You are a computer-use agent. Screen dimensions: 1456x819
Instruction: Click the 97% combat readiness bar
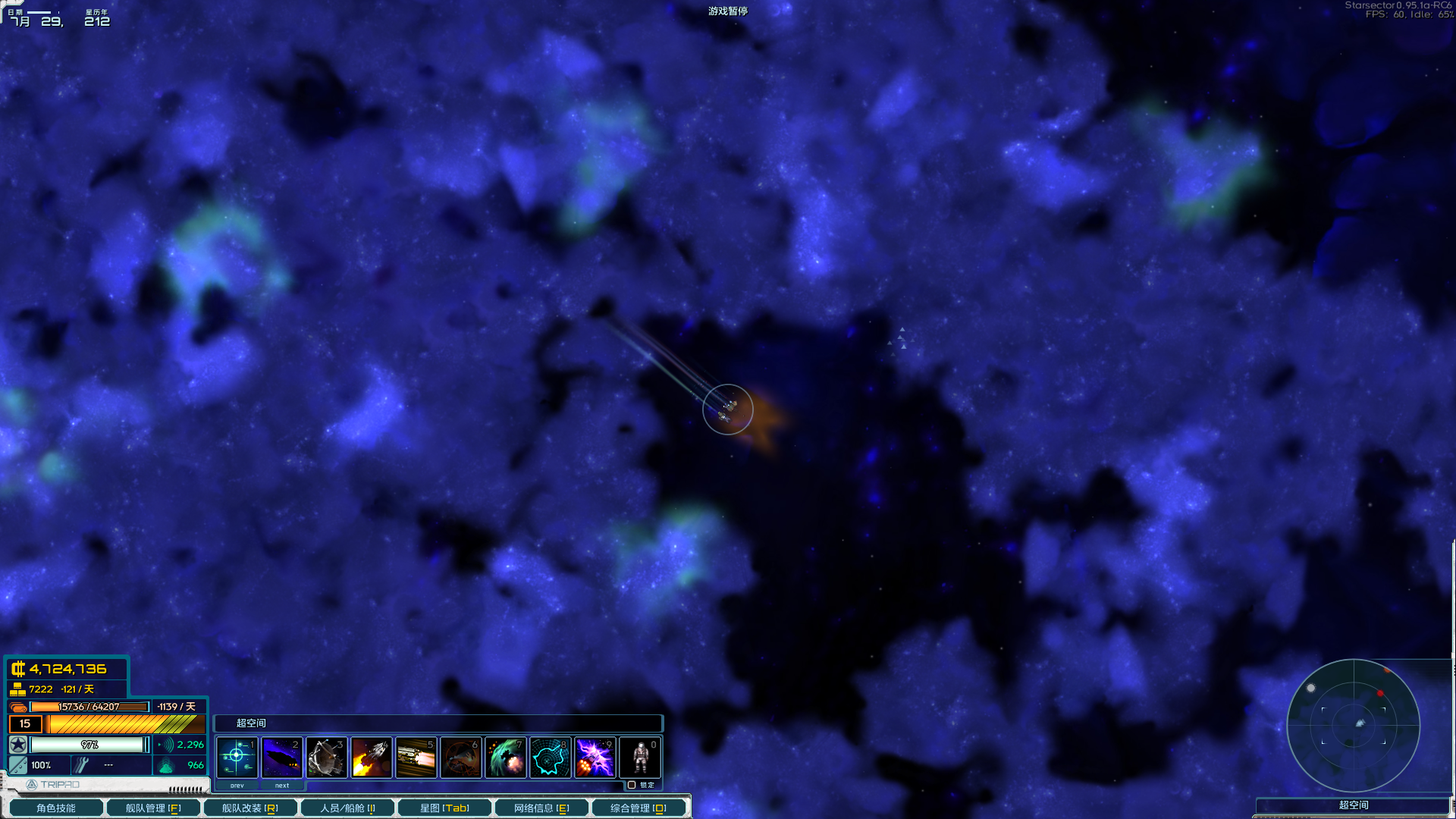coord(91,745)
